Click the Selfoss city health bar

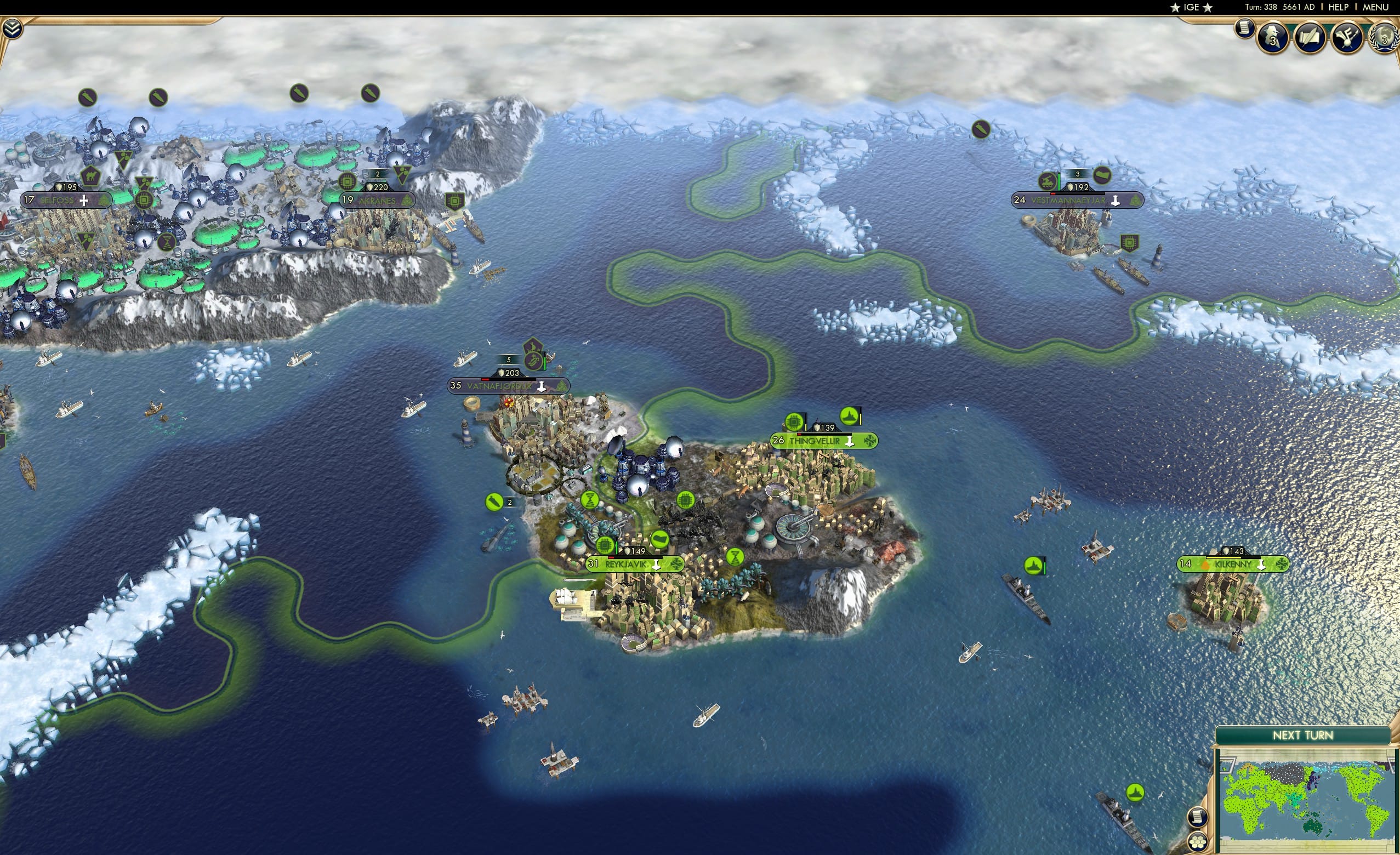click(66, 188)
